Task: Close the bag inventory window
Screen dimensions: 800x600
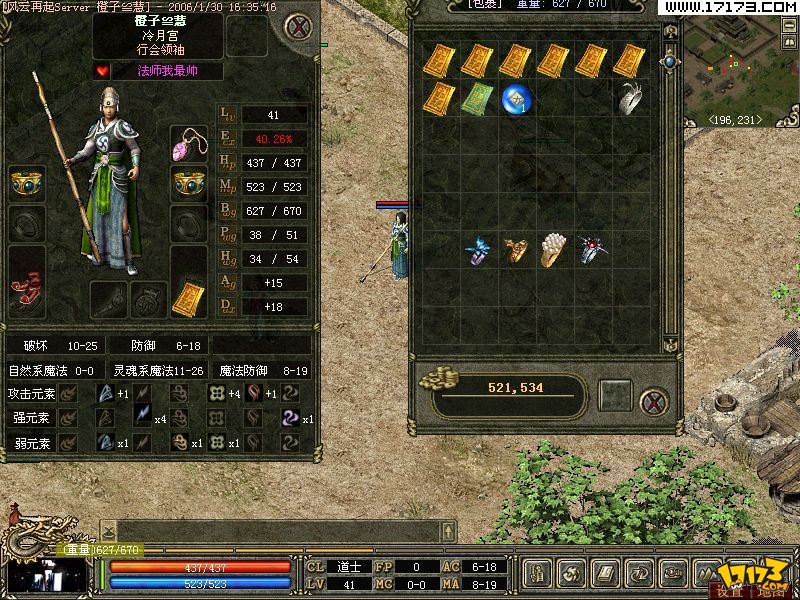Action: (654, 403)
